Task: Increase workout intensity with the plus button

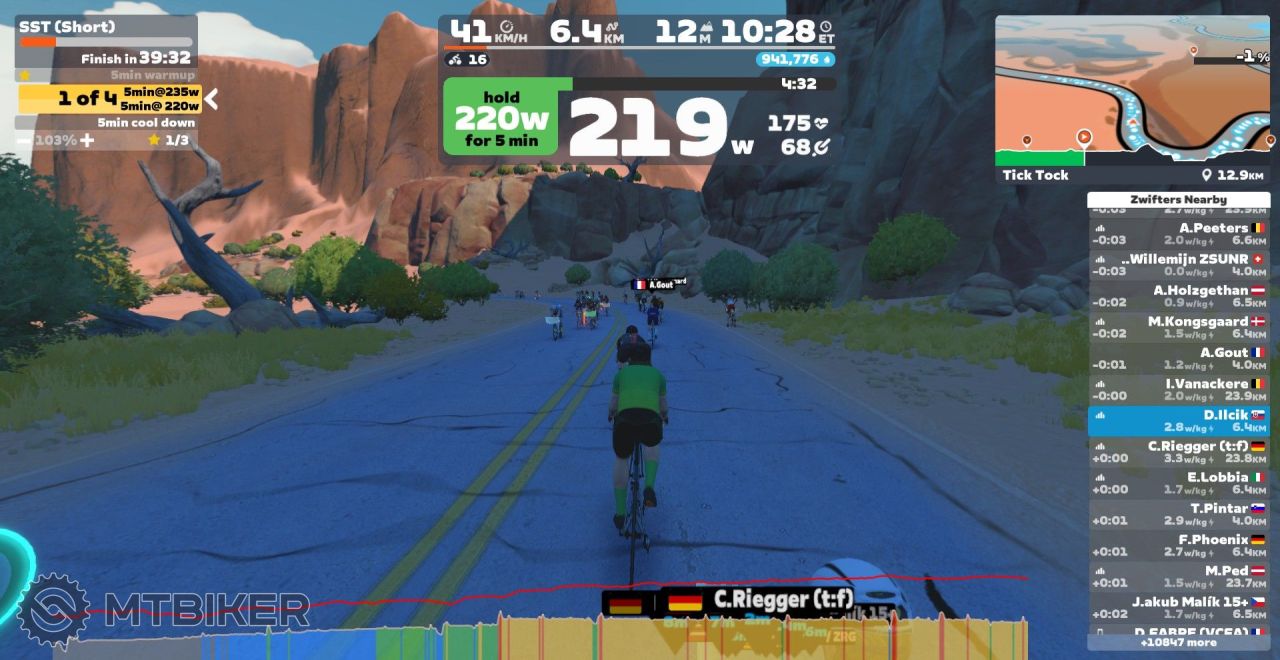Action: tap(87, 141)
